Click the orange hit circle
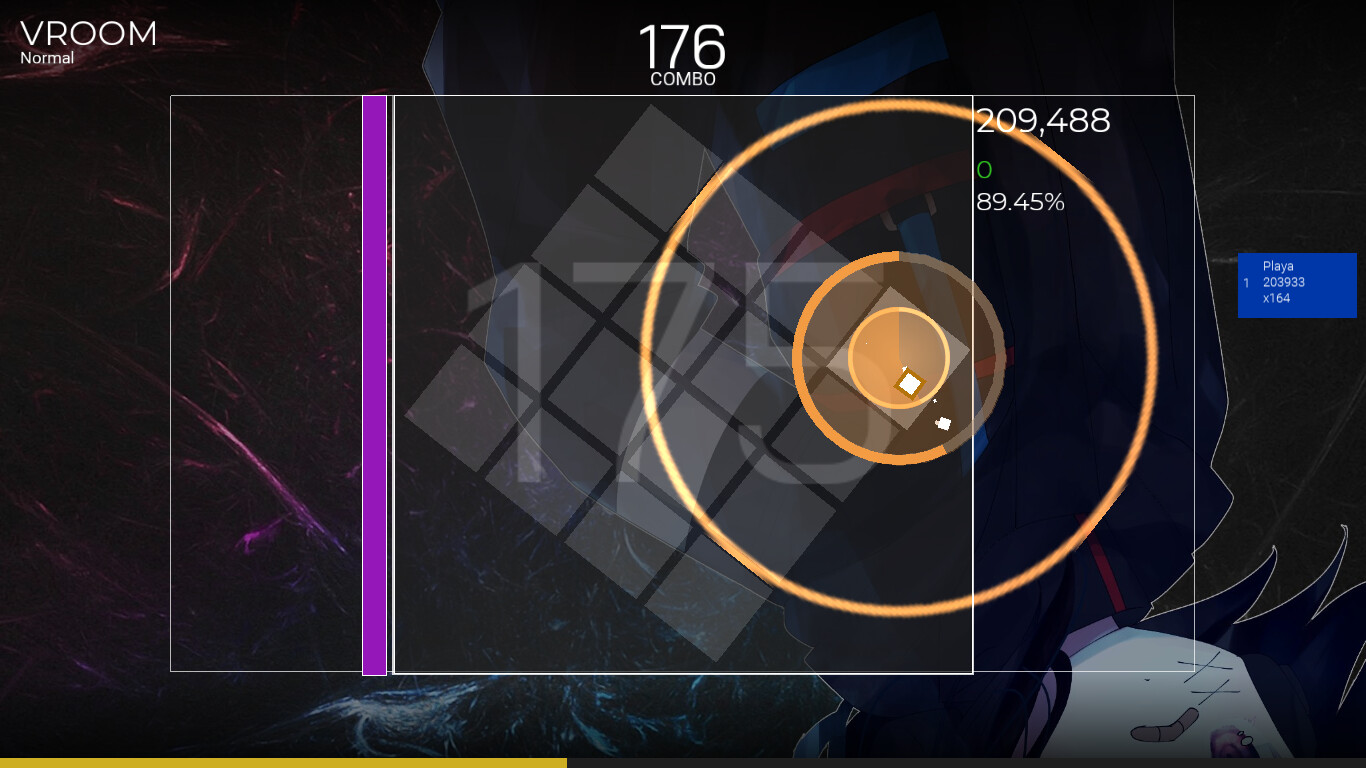1366x768 pixels. (x=898, y=355)
